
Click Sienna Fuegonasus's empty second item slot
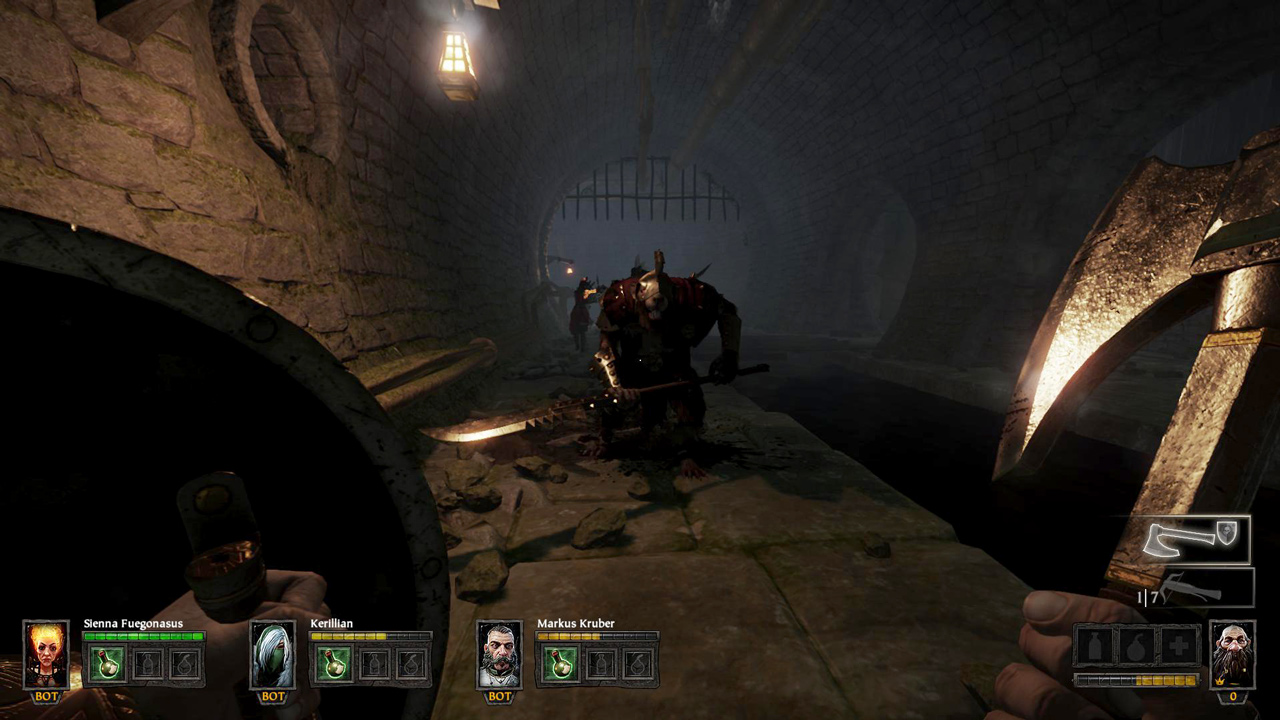pyautogui.click(x=148, y=663)
